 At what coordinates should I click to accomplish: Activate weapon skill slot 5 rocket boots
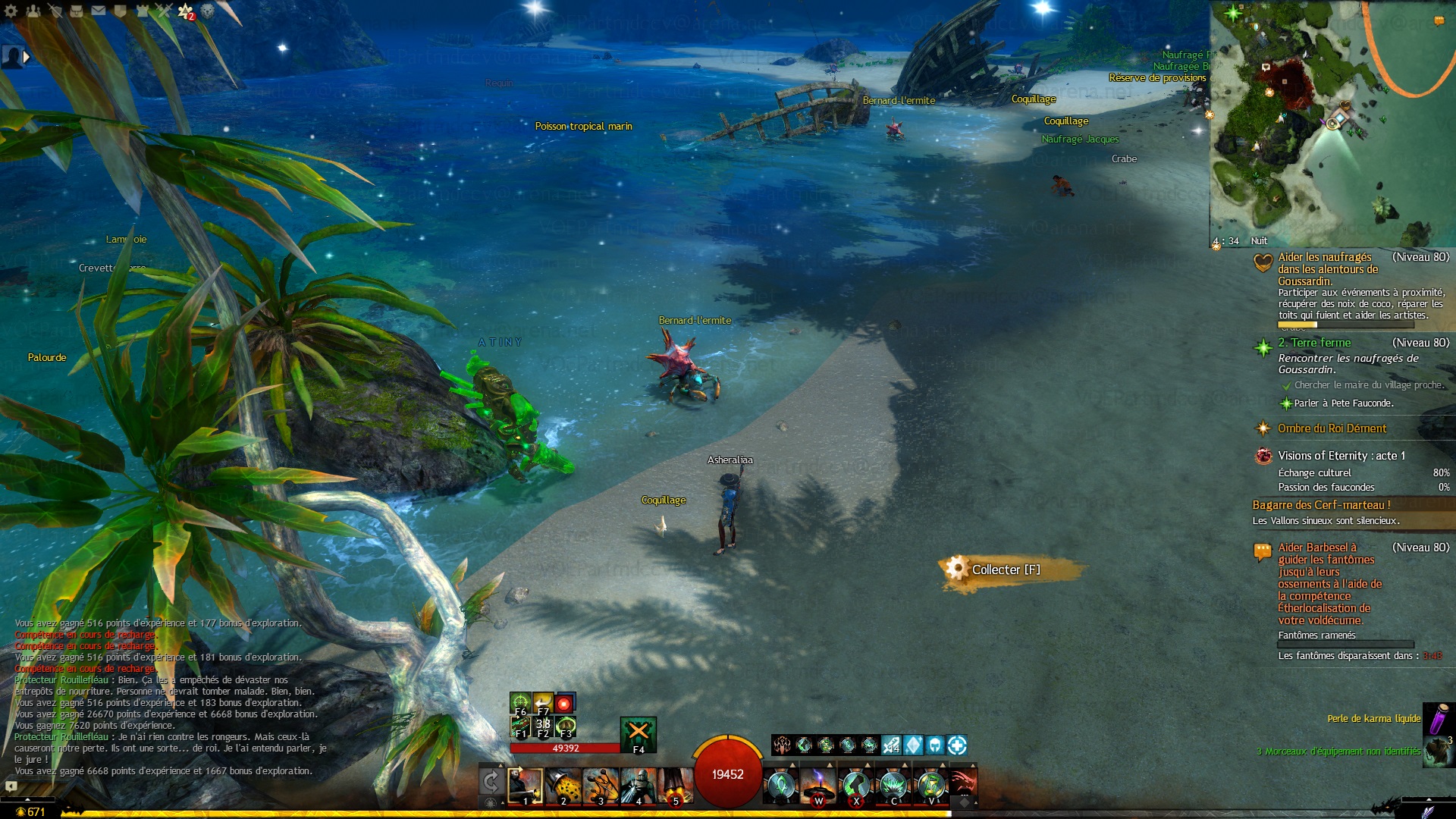click(676, 785)
